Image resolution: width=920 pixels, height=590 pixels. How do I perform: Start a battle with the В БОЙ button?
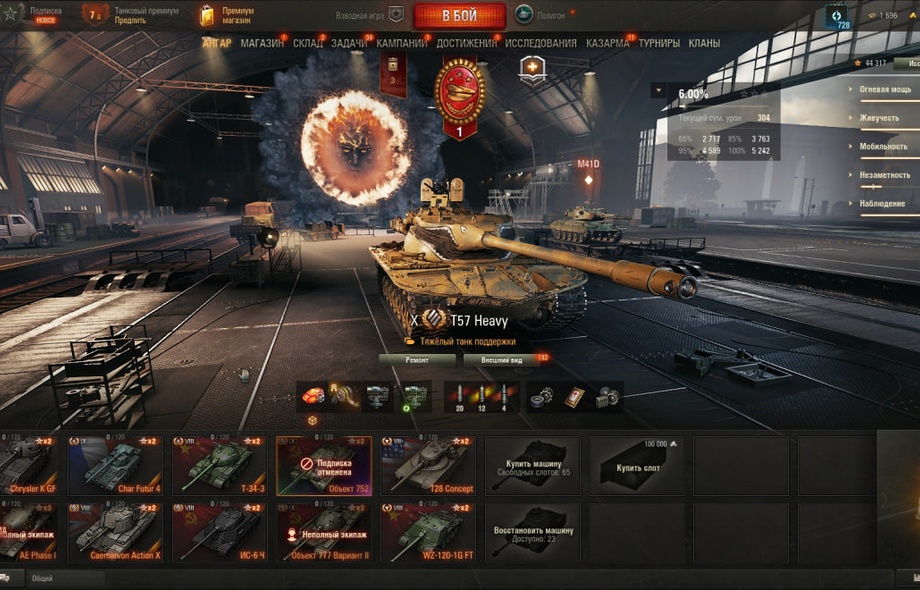[459, 16]
